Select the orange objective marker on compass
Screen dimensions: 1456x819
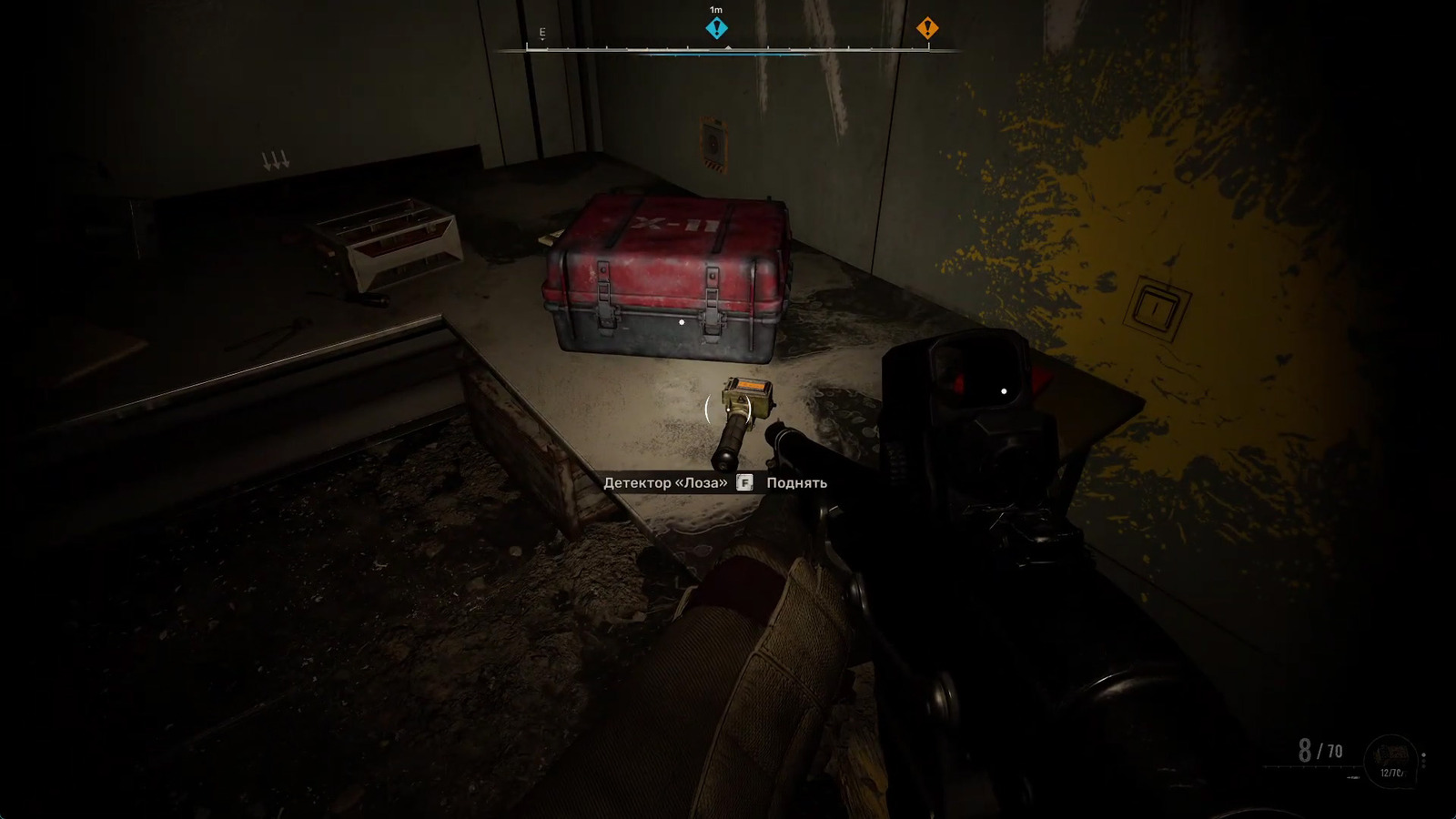(x=926, y=28)
